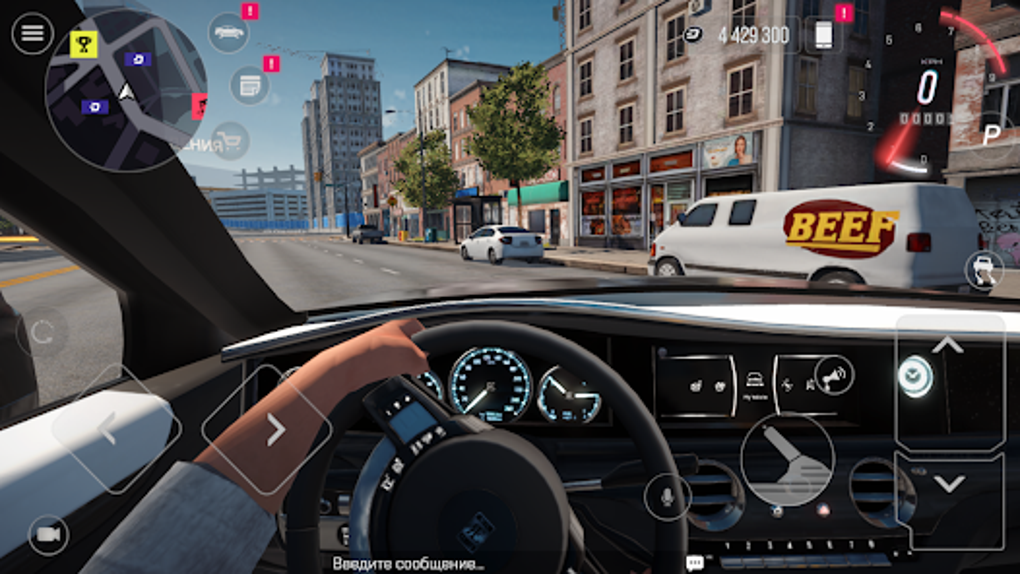Open the hamburger main menu
Screen dimensions: 1020x574
[32, 34]
